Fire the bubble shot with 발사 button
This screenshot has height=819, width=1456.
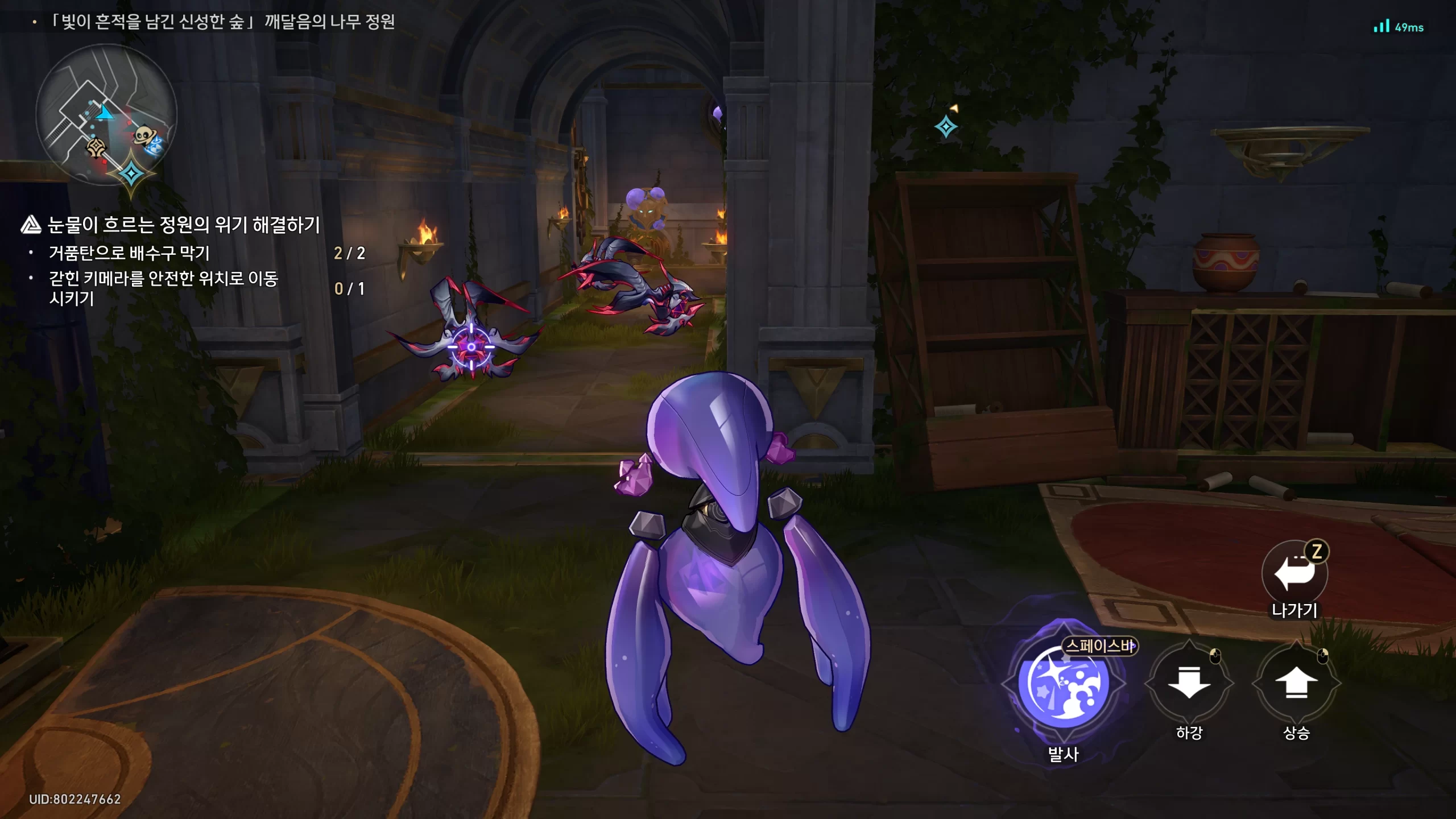click(x=1063, y=682)
